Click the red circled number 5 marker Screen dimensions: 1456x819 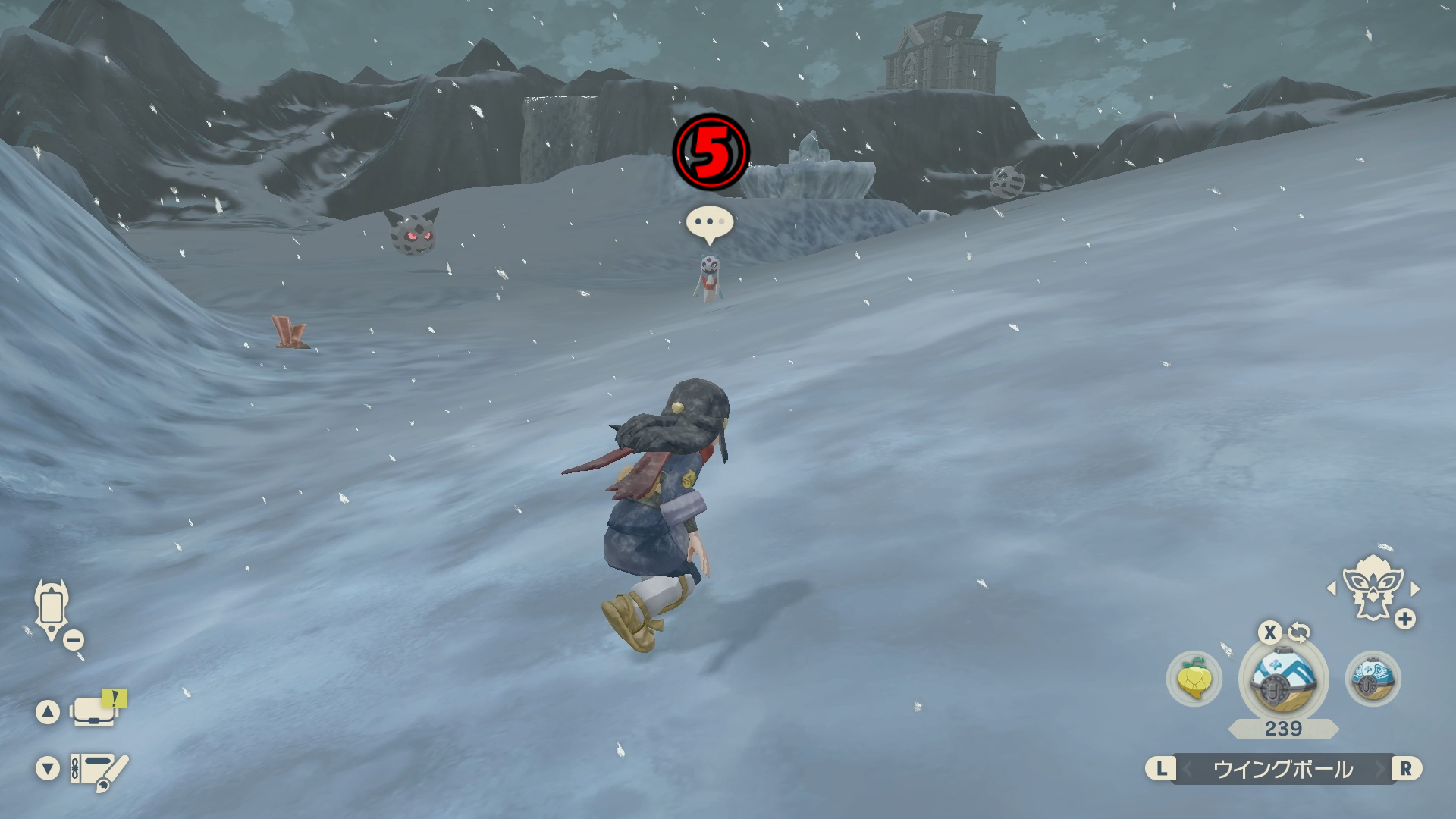point(711,151)
